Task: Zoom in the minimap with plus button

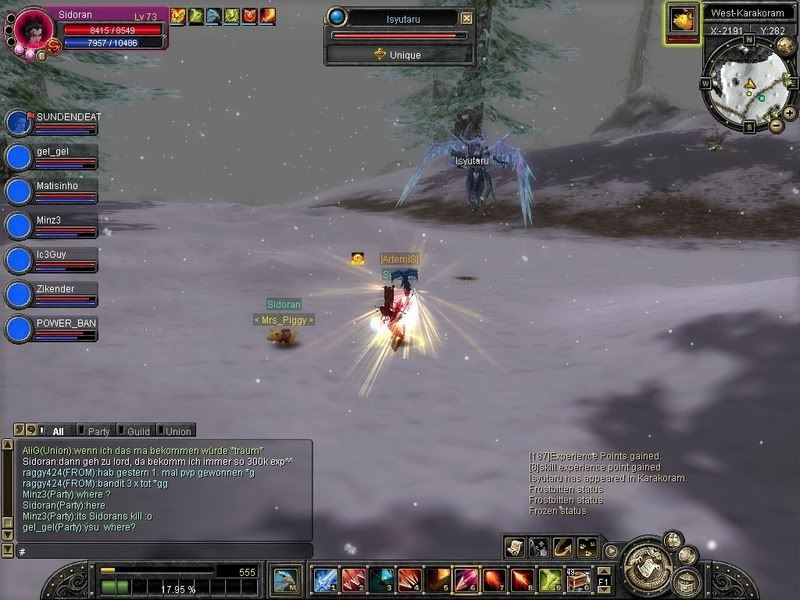Action: [790, 113]
